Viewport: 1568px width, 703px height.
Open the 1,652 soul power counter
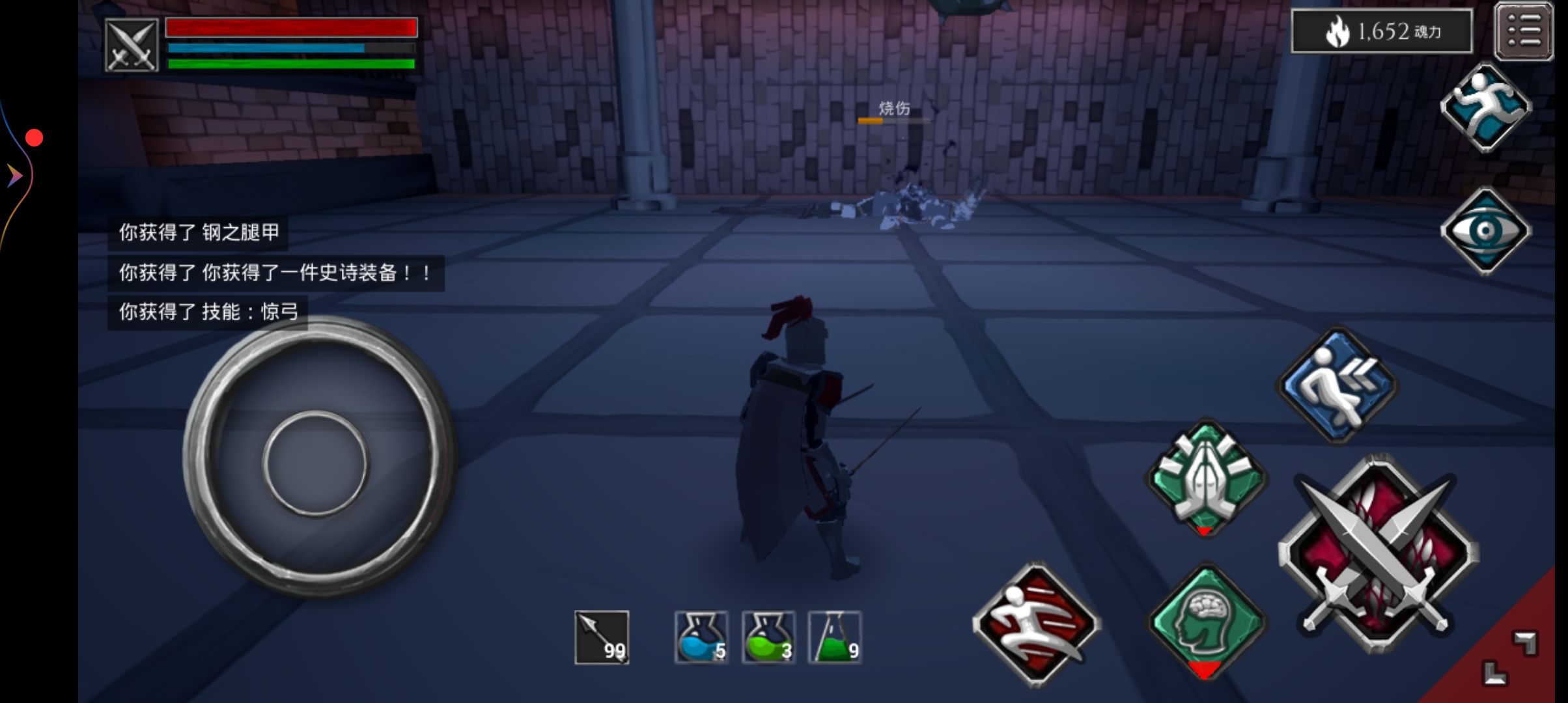click(x=1382, y=31)
